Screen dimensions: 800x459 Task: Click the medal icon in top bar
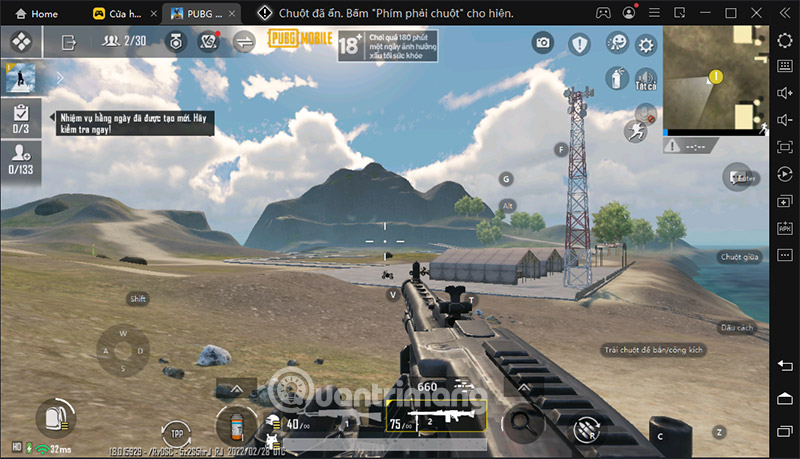[175, 42]
